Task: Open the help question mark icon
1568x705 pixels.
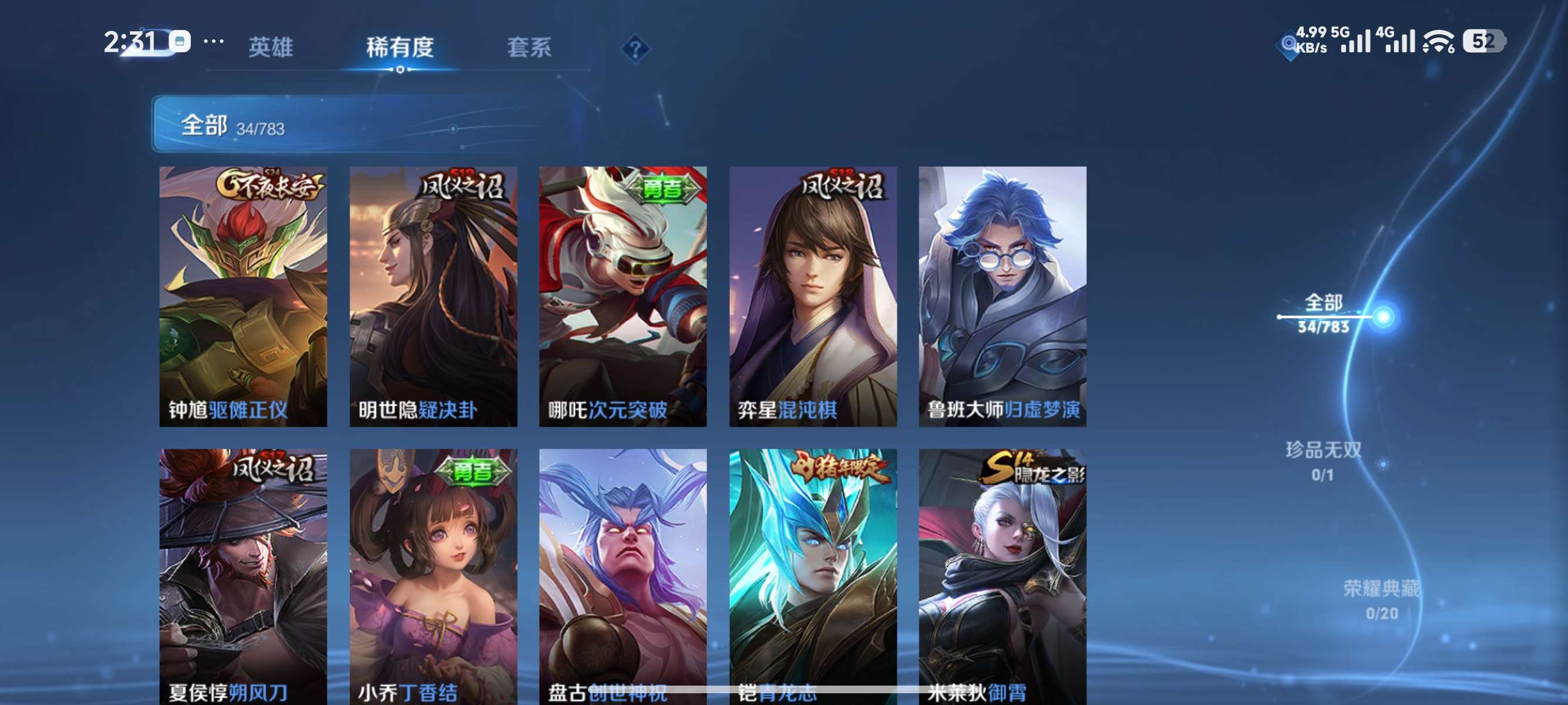Action: coord(635,48)
